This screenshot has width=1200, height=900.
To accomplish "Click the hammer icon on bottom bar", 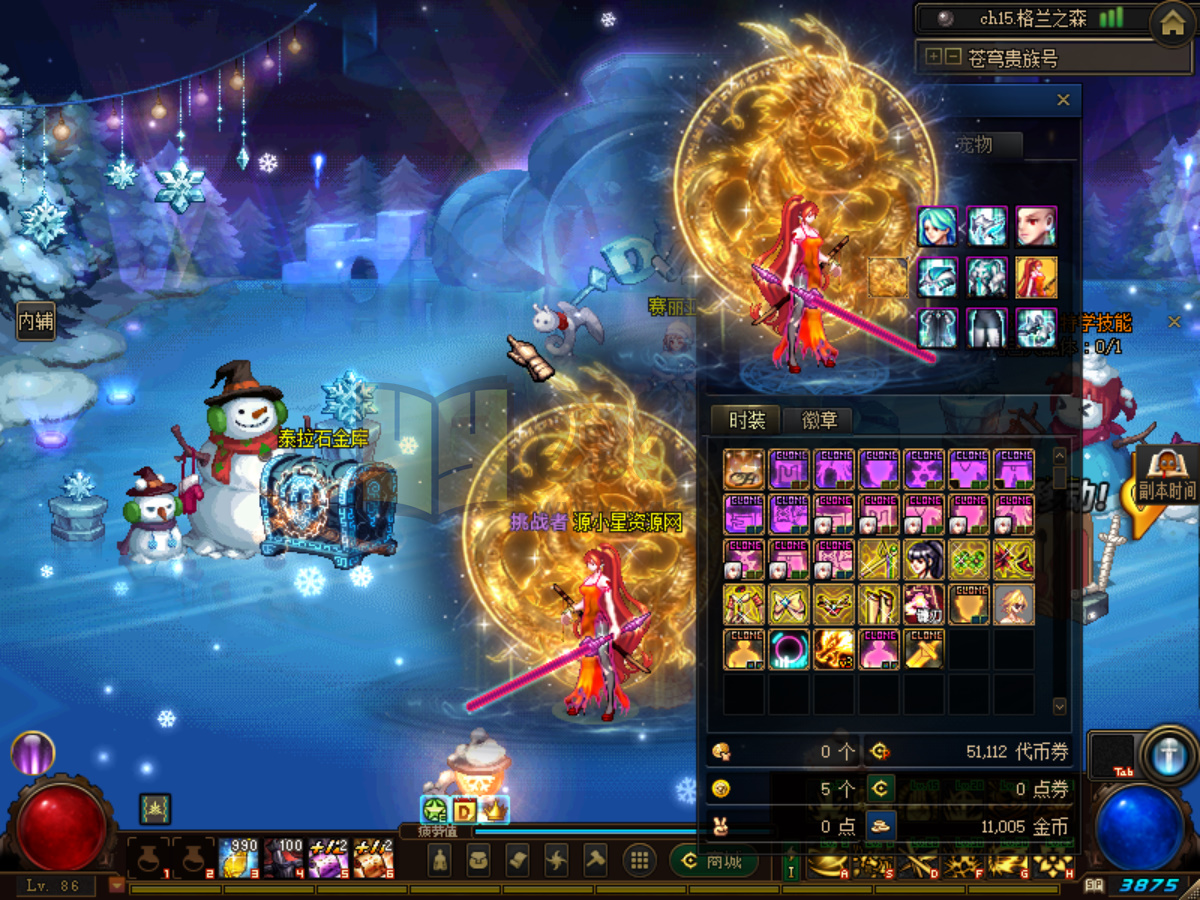I will coord(596,860).
